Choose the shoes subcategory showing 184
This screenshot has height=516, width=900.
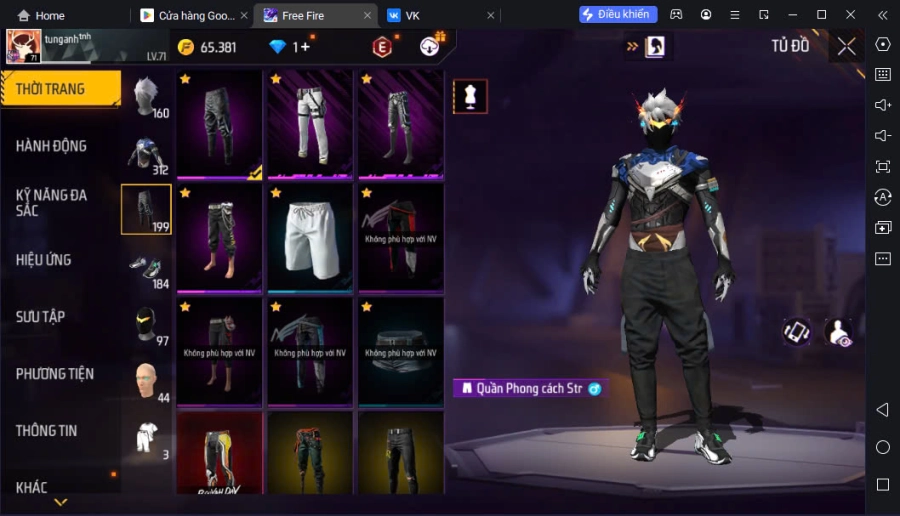point(148,266)
